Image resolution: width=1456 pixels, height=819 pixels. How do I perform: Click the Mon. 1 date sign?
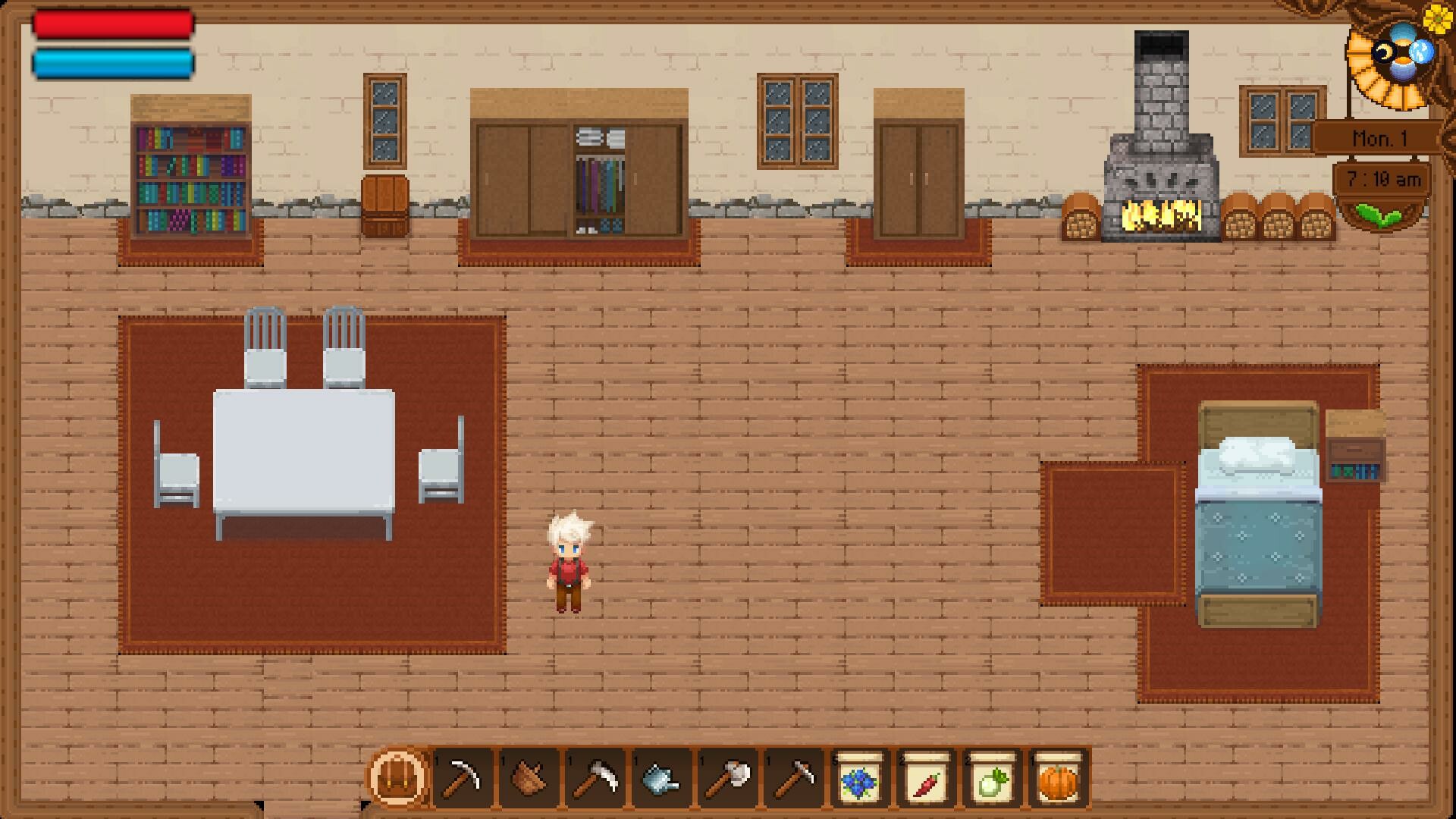(1380, 136)
